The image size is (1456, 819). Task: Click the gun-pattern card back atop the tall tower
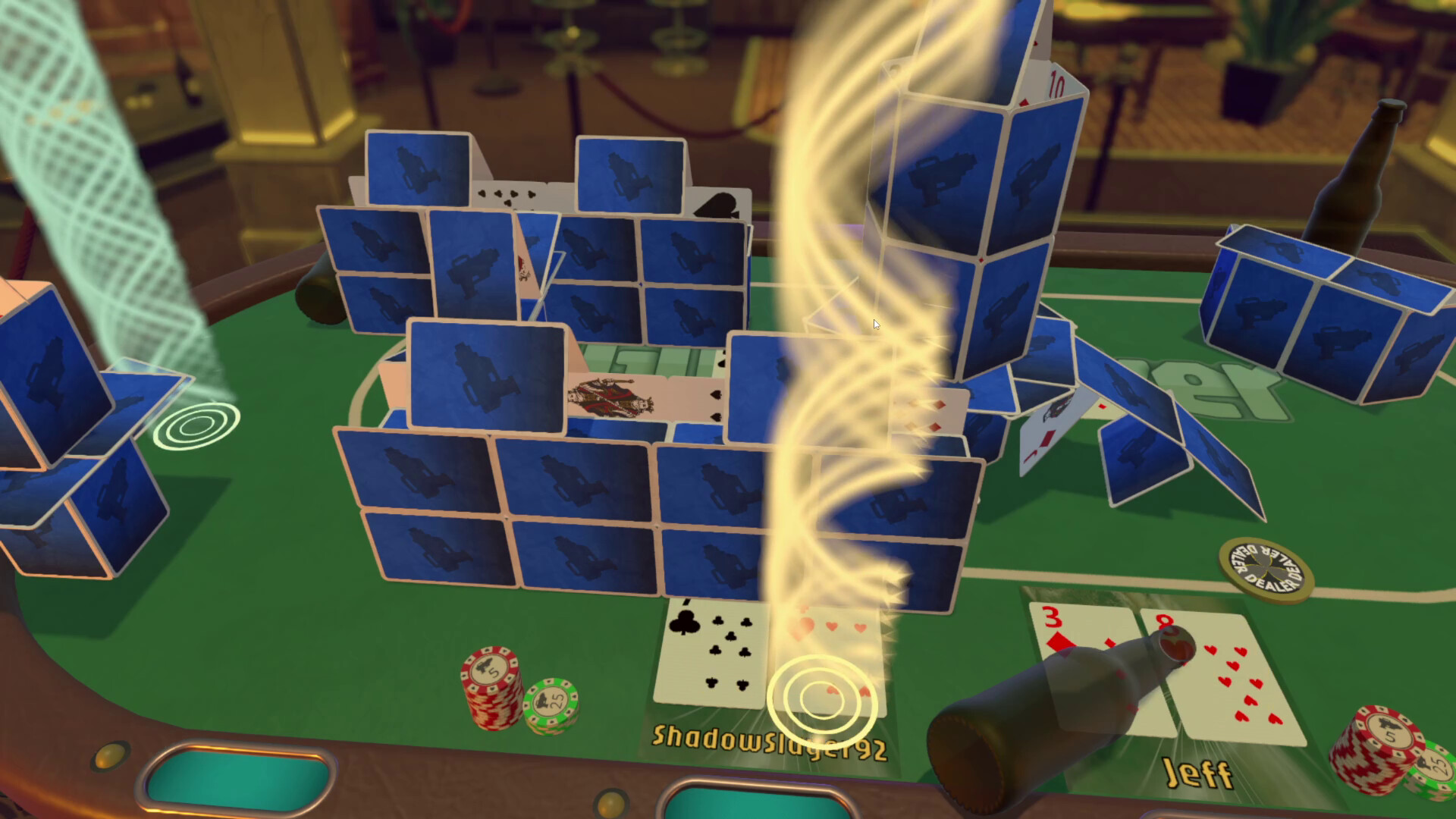pyautogui.click(x=944, y=174)
